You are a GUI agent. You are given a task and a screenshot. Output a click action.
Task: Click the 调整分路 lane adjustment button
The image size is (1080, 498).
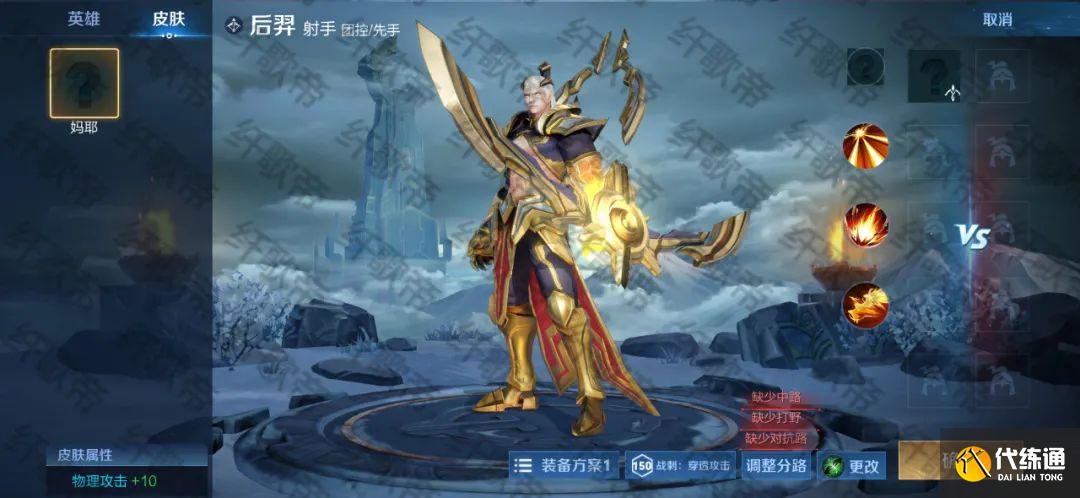coord(776,465)
